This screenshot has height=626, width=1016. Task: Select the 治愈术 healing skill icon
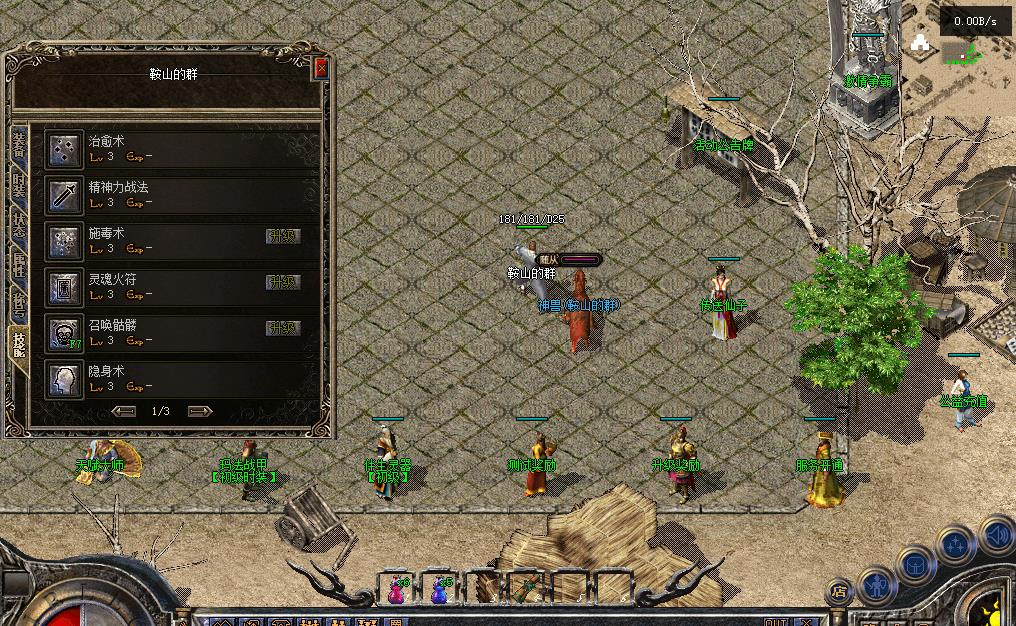(65, 150)
